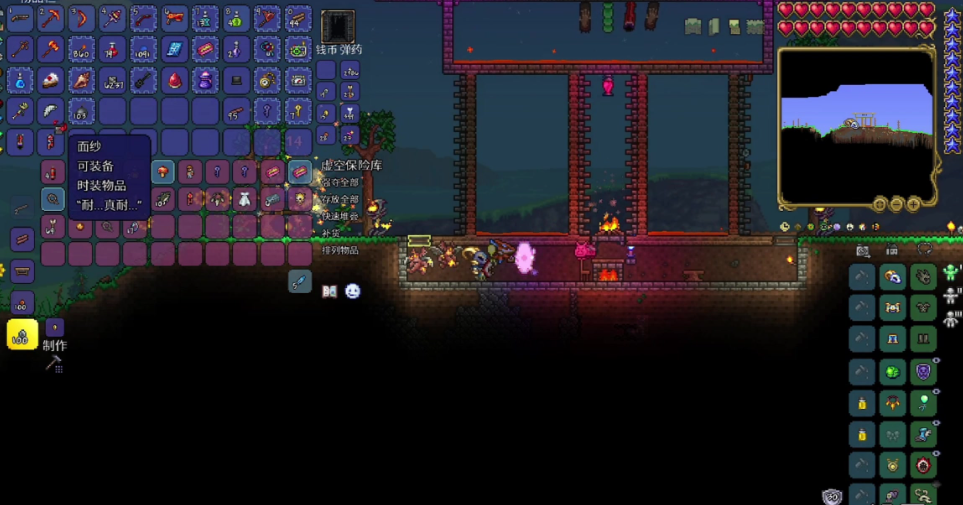Select the cake slice inventory slot
The width and height of the screenshot is (963, 505).
pyautogui.click(x=51, y=80)
